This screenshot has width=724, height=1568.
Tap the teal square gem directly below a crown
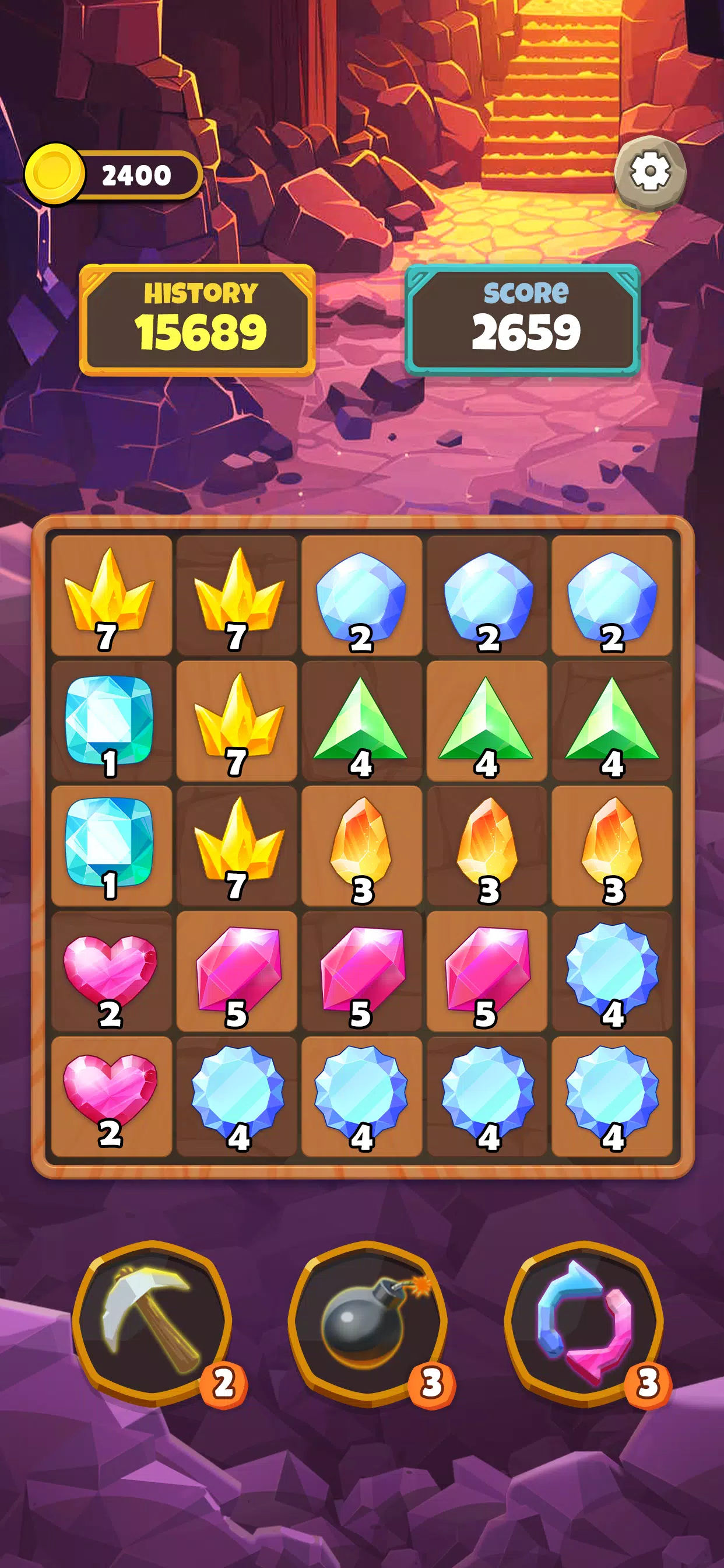pos(111,720)
